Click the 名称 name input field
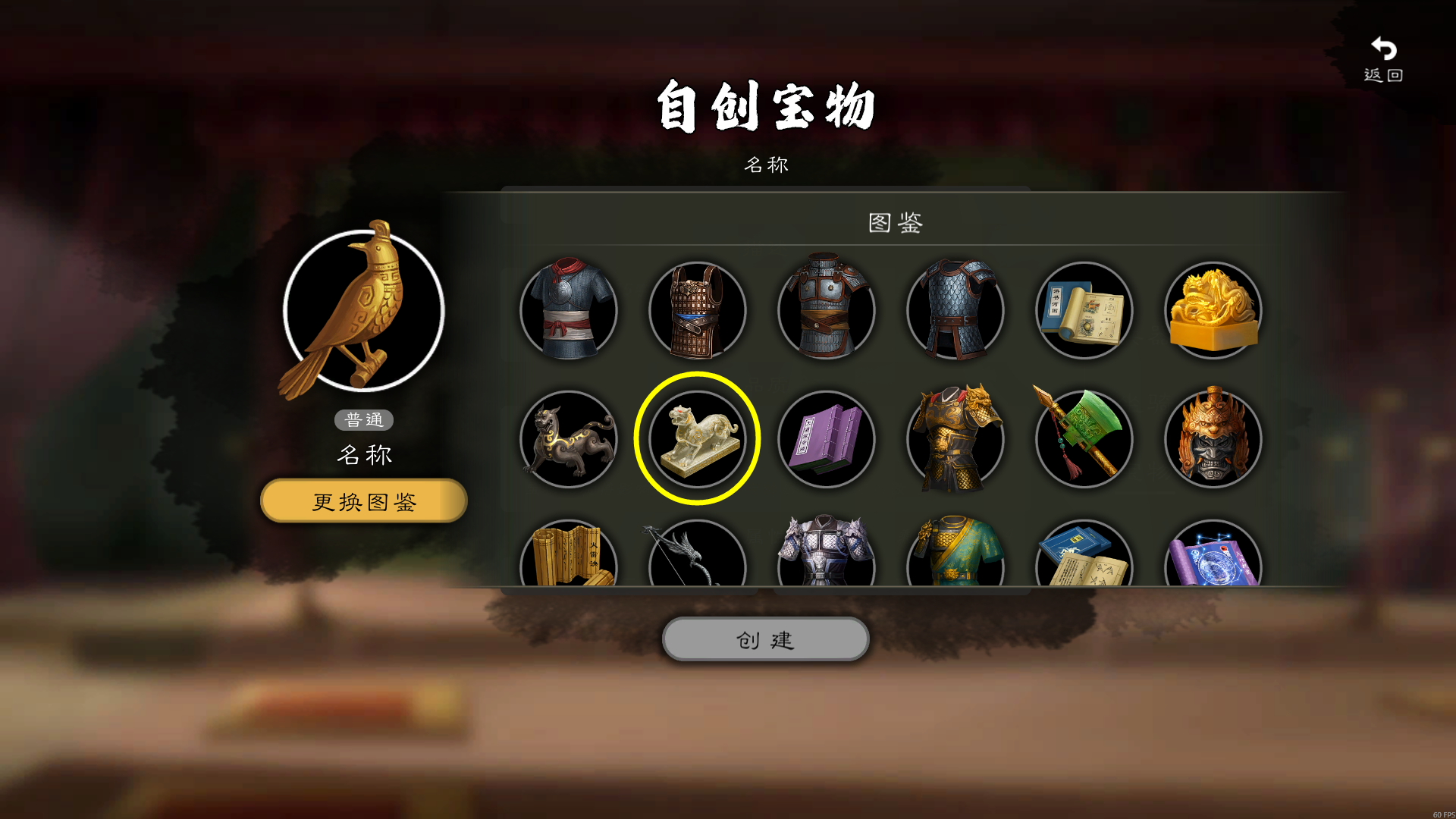 [x=766, y=164]
